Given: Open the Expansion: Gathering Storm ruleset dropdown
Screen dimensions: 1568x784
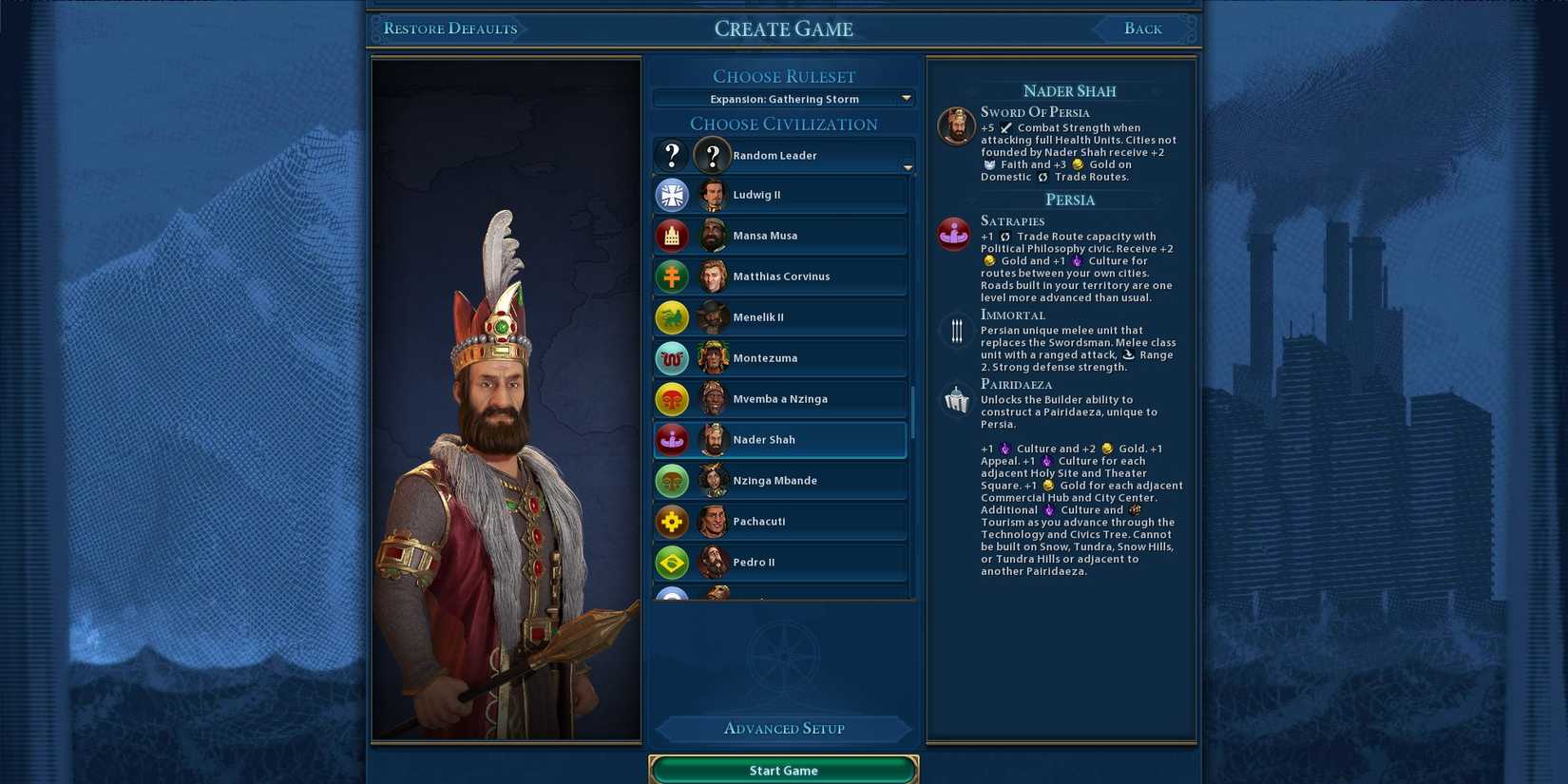Looking at the screenshot, I should click(x=783, y=98).
